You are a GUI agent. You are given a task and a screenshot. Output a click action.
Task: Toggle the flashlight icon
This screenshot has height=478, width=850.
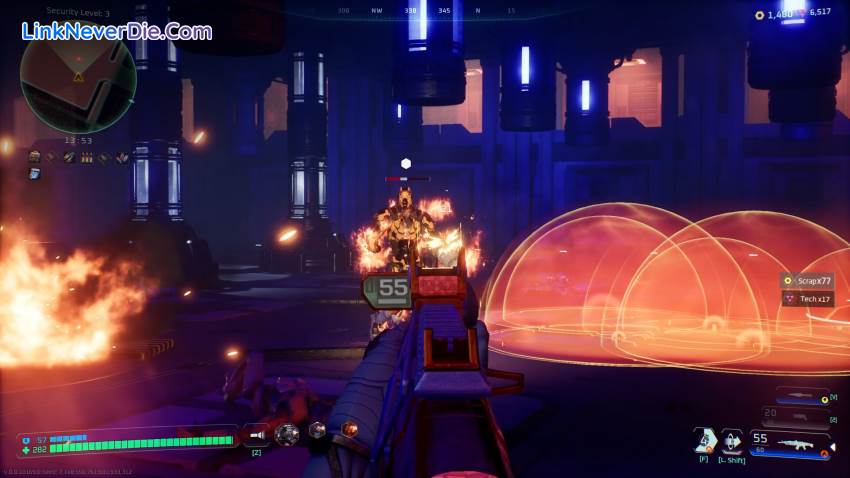coord(257,434)
